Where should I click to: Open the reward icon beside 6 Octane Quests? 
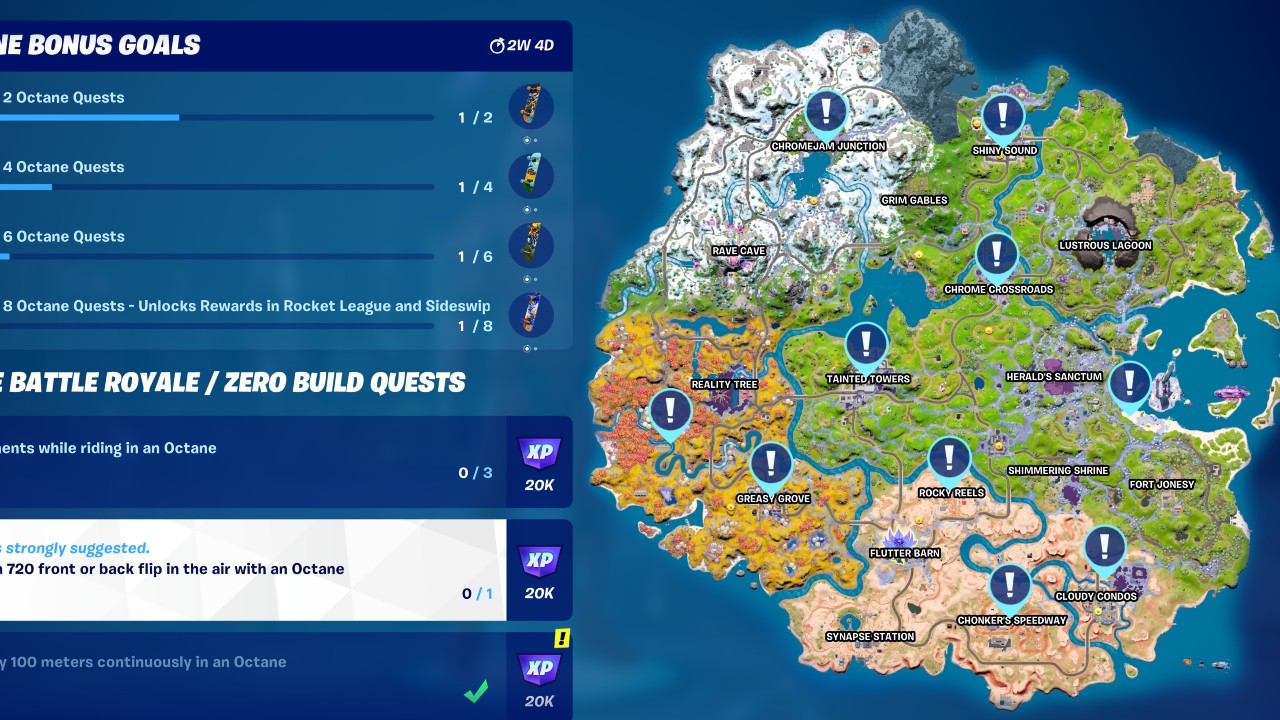point(531,246)
